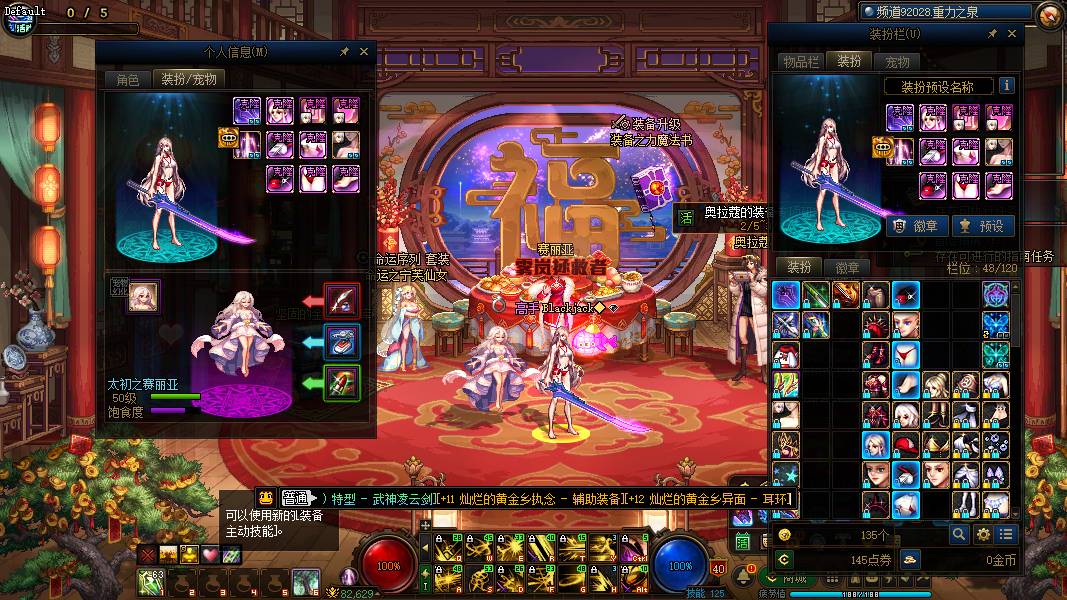Open the 预设 preset button

click(982, 226)
